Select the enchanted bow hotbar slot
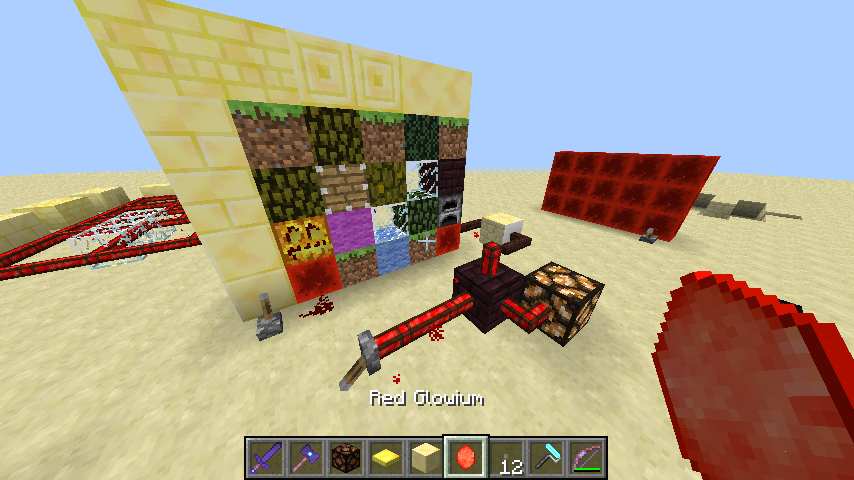854x480 pixels. point(586,457)
